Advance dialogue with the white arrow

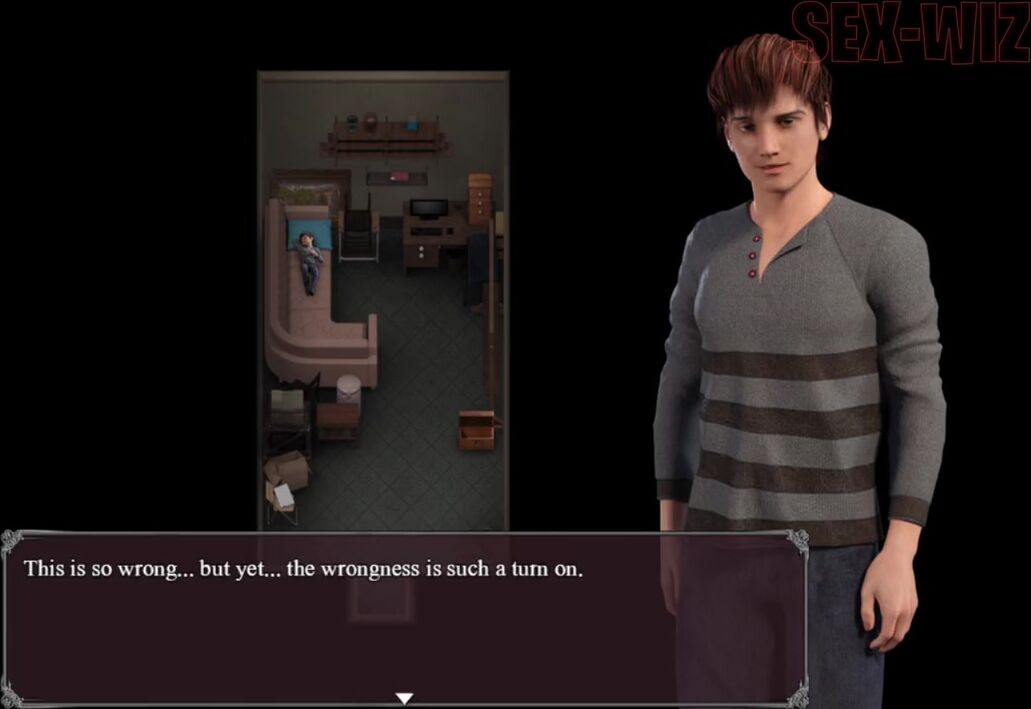click(404, 698)
